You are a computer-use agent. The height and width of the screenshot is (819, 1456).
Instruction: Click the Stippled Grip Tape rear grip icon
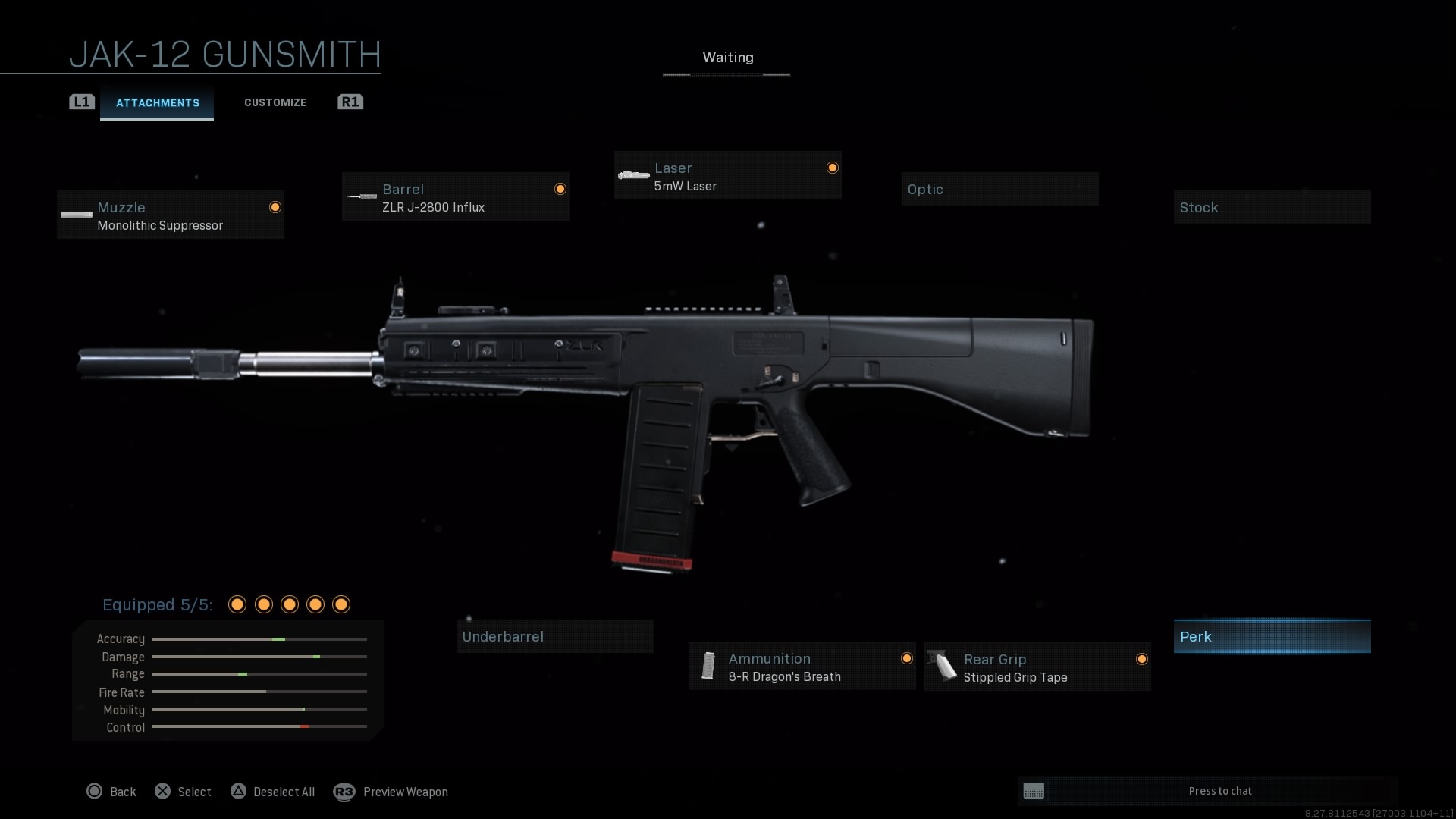click(x=944, y=667)
